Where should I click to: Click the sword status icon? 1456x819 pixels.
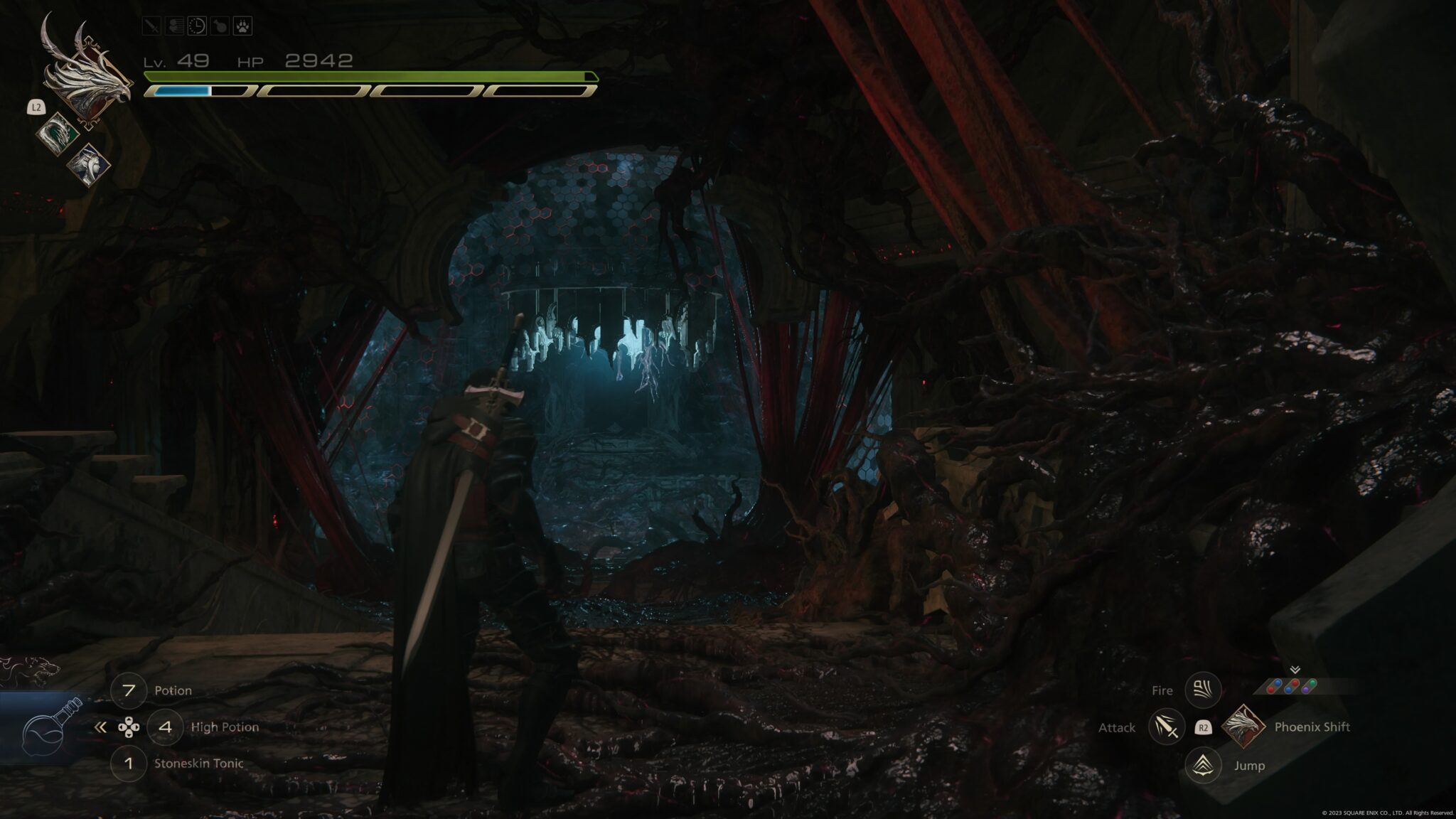(x=152, y=26)
